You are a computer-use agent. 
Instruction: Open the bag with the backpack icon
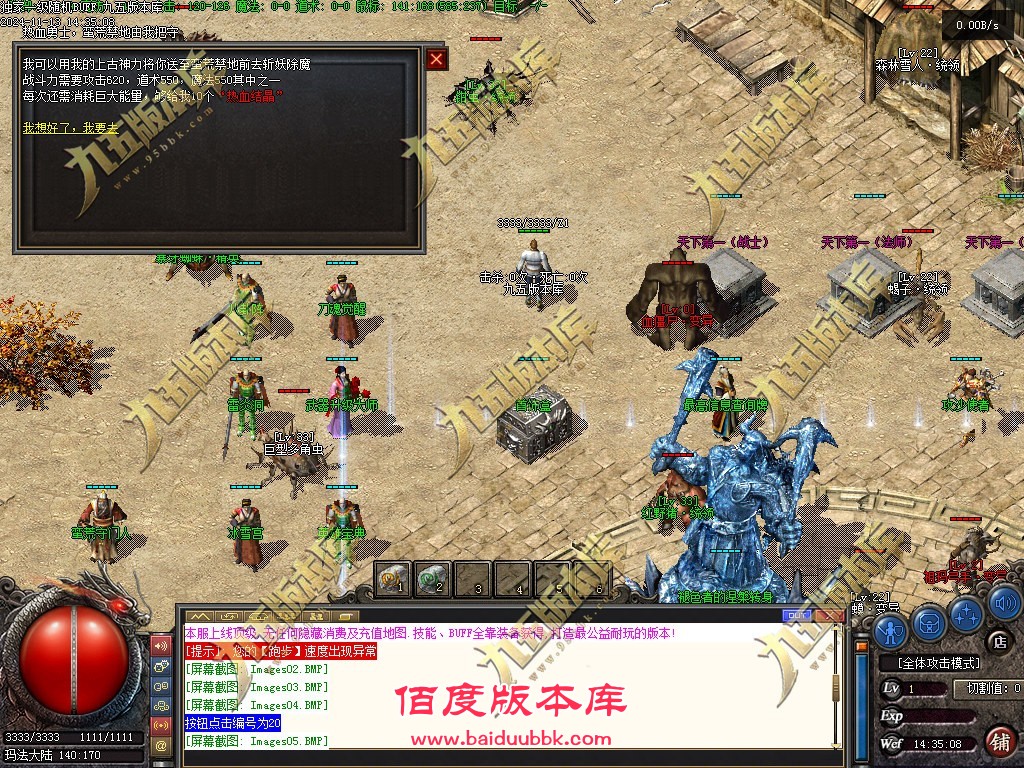click(929, 622)
